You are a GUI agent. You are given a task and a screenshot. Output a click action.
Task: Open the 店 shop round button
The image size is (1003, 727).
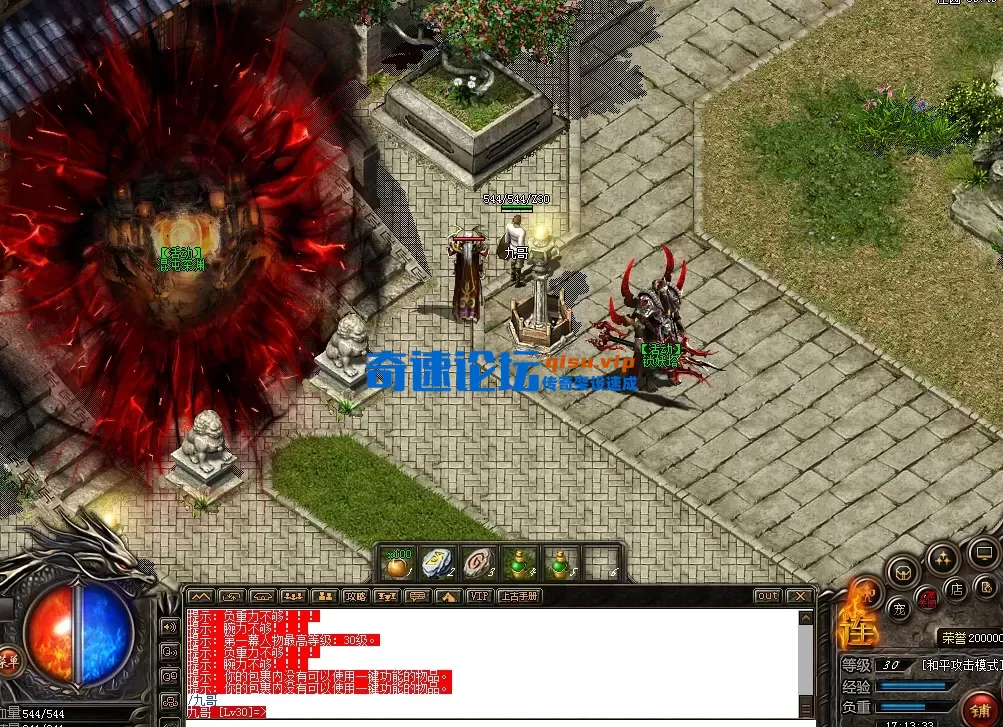[956, 589]
